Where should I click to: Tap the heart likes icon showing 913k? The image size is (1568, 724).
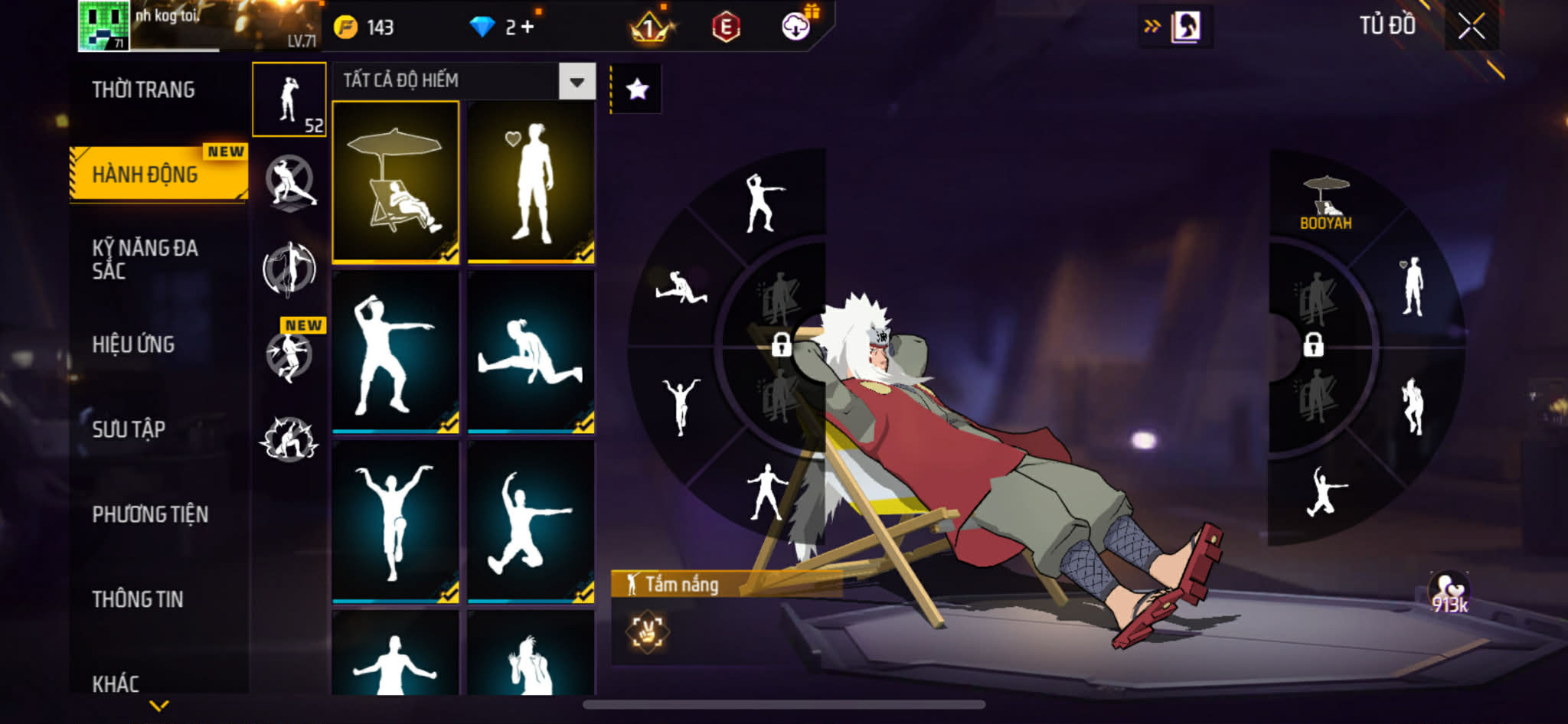[x=1449, y=593]
